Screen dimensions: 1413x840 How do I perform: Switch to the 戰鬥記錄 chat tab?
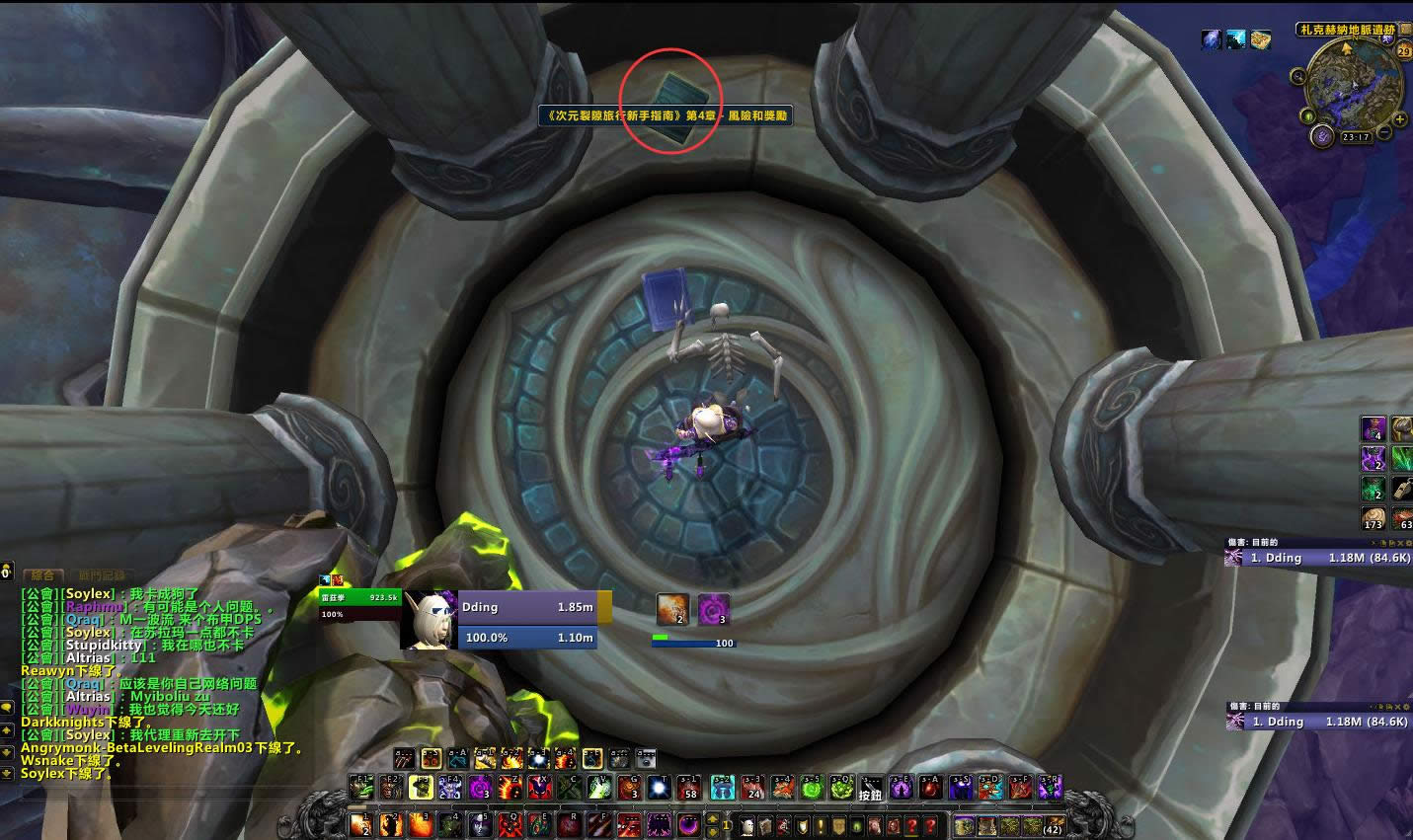tap(102, 574)
